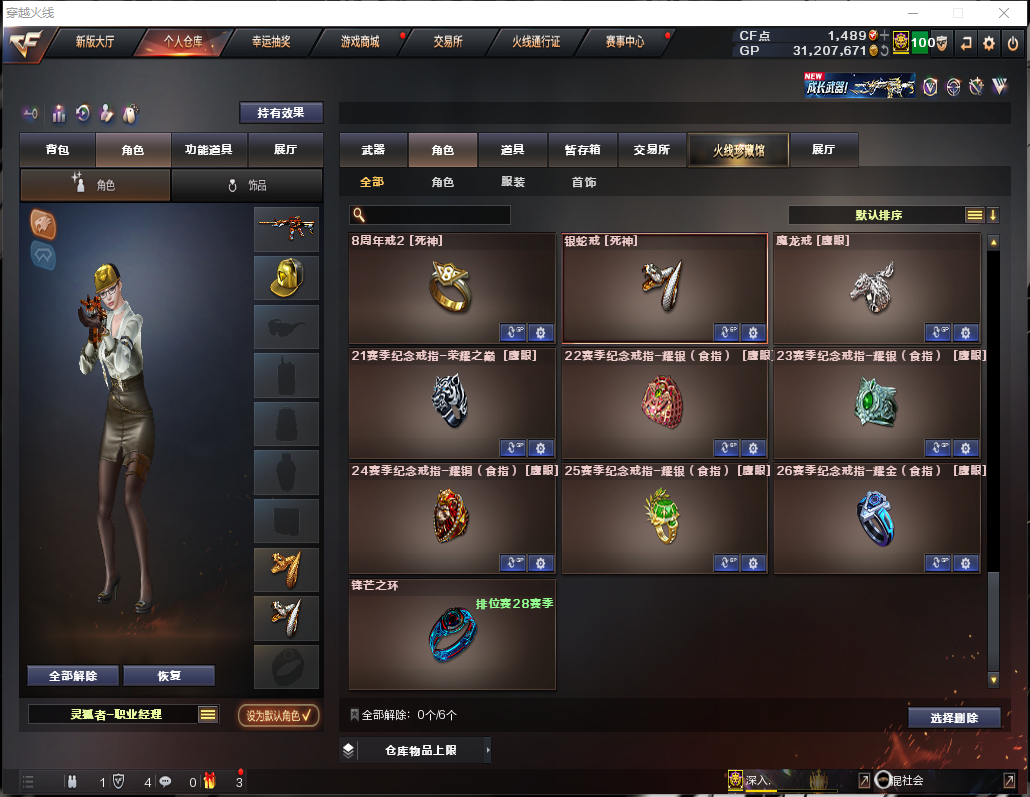Filter items by 服装 clothing
This screenshot has height=797, width=1030.
point(513,183)
